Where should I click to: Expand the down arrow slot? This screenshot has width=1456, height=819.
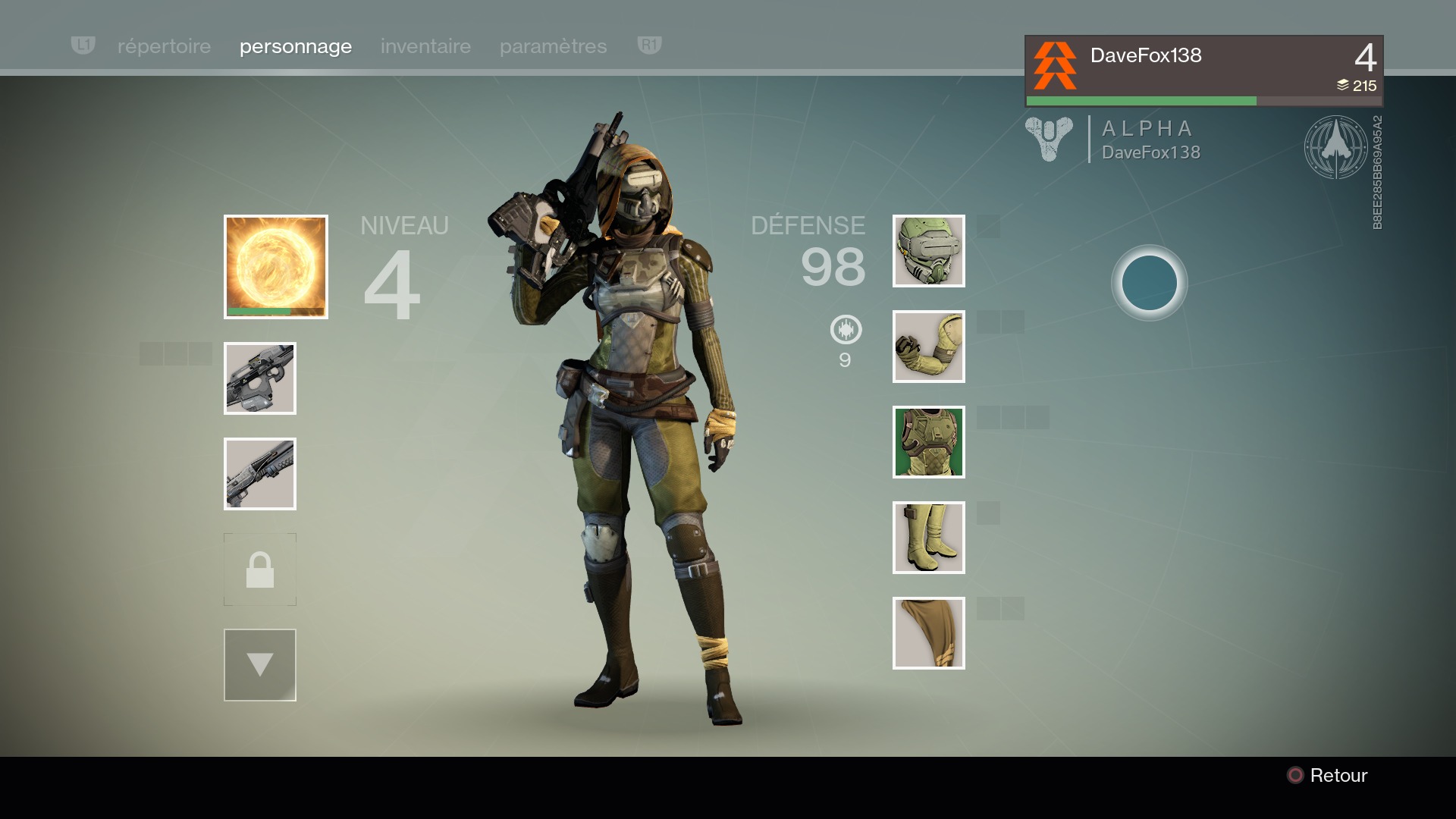point(260,665)
